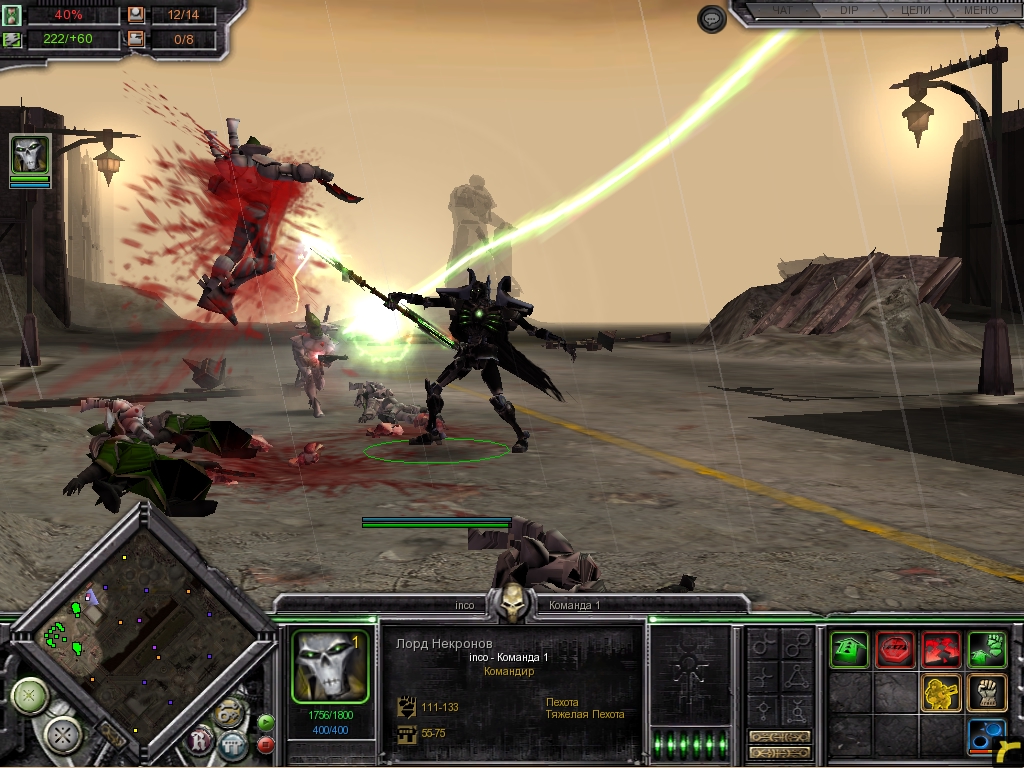Choose the green fist and arrow command
The height and width of the screenshot is (768, 1024).
pos(987,649)
